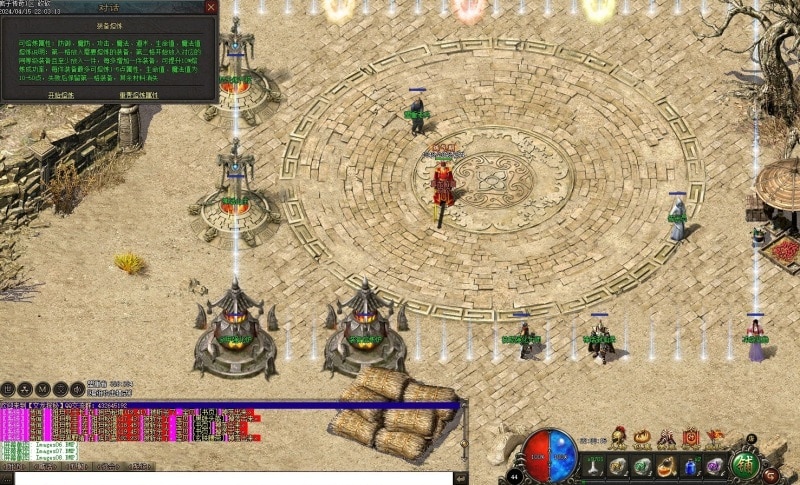Click the chat text input field
The image size is (800, 485).
230,478
